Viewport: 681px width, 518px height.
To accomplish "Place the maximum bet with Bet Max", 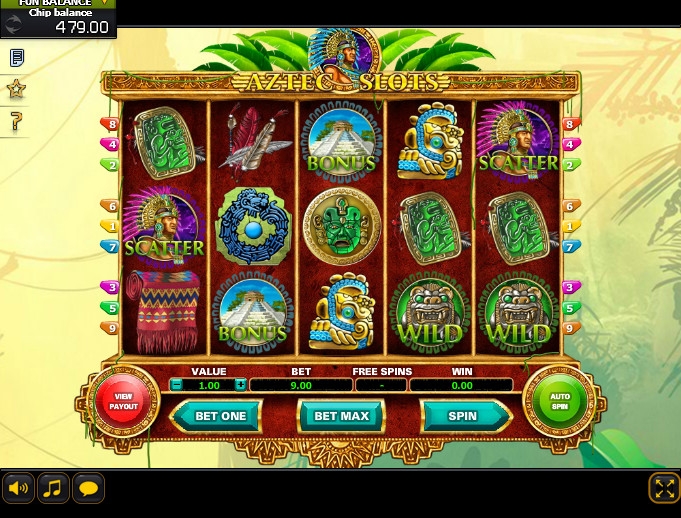I will (x=341, y=416).
